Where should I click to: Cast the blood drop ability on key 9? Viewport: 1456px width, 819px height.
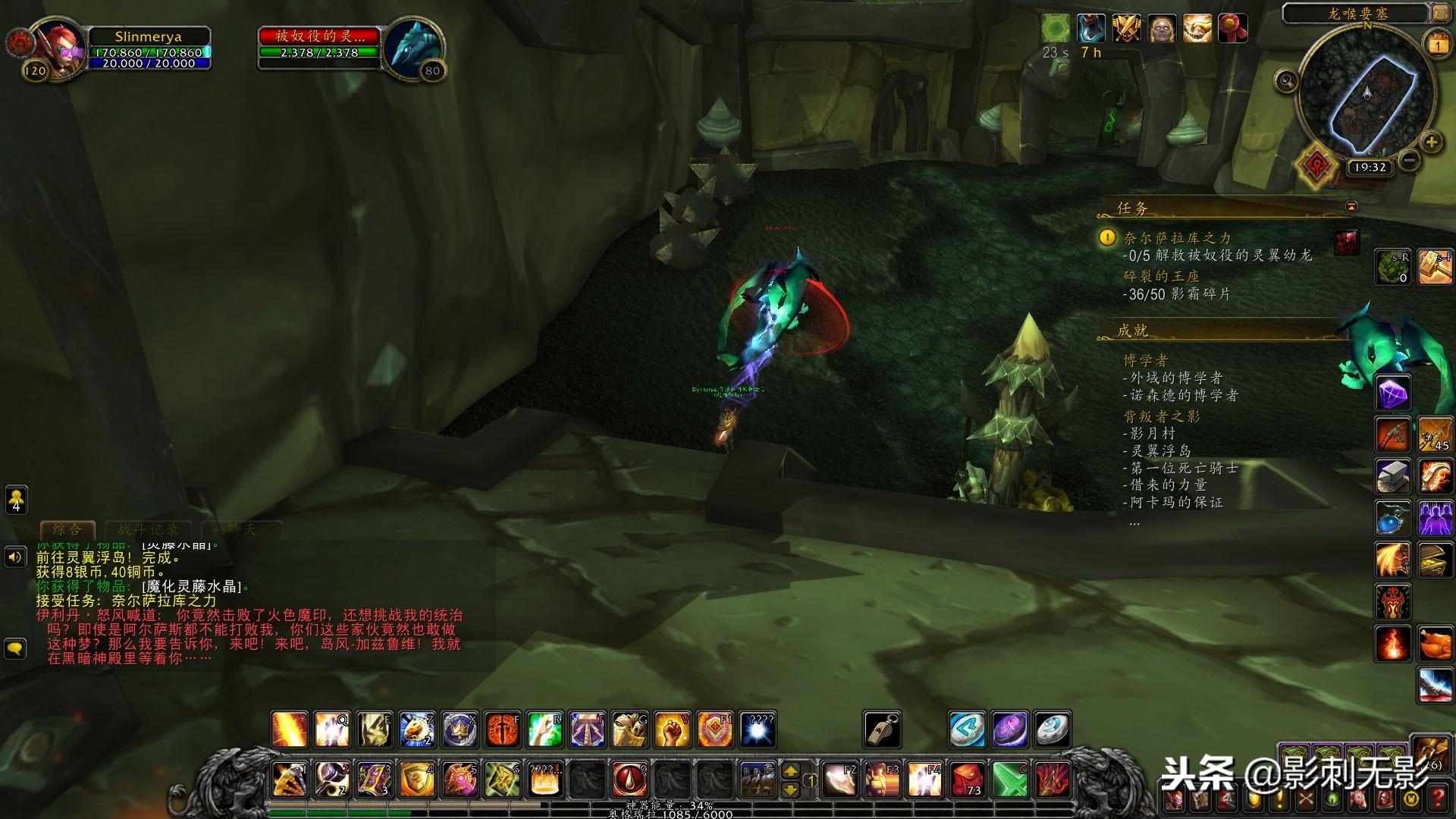[x=629, y=779]
